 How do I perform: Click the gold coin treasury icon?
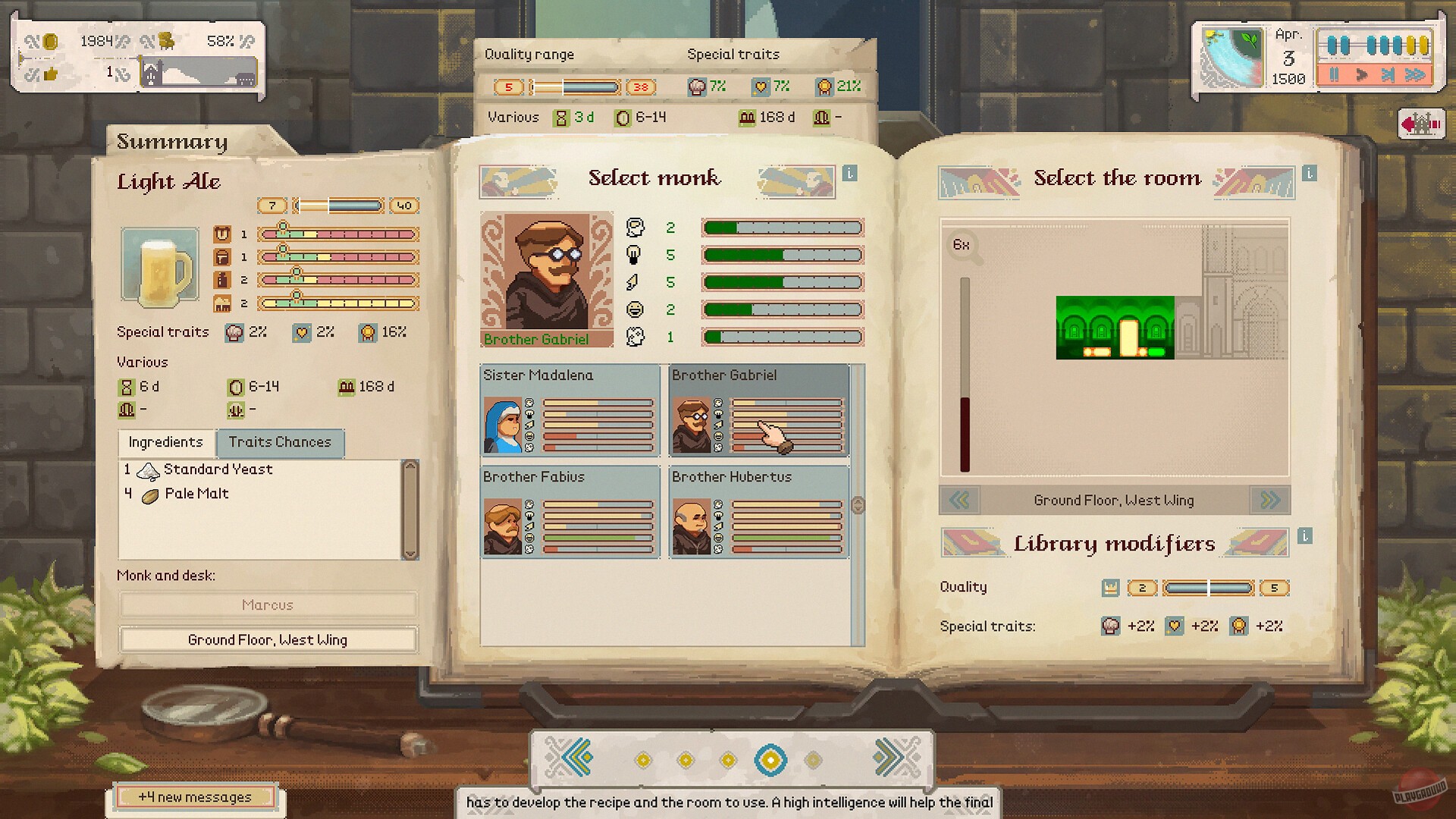50,43
